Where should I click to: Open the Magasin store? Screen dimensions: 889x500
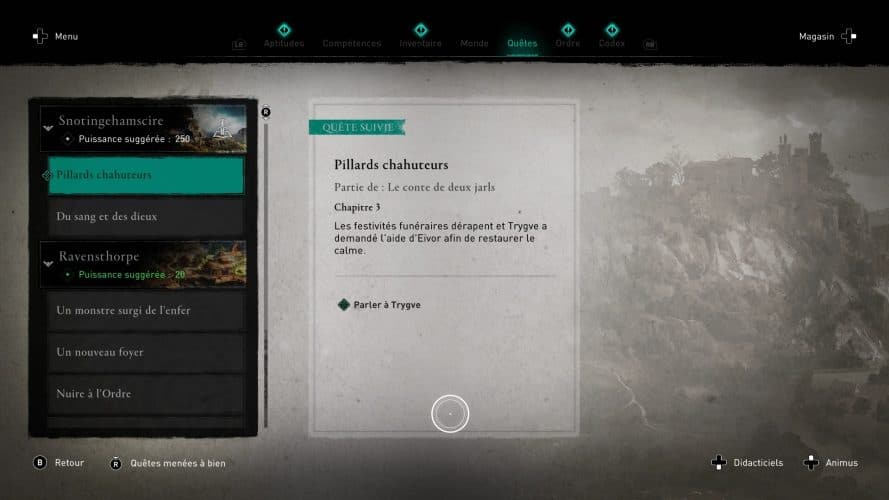click(827, 36)
